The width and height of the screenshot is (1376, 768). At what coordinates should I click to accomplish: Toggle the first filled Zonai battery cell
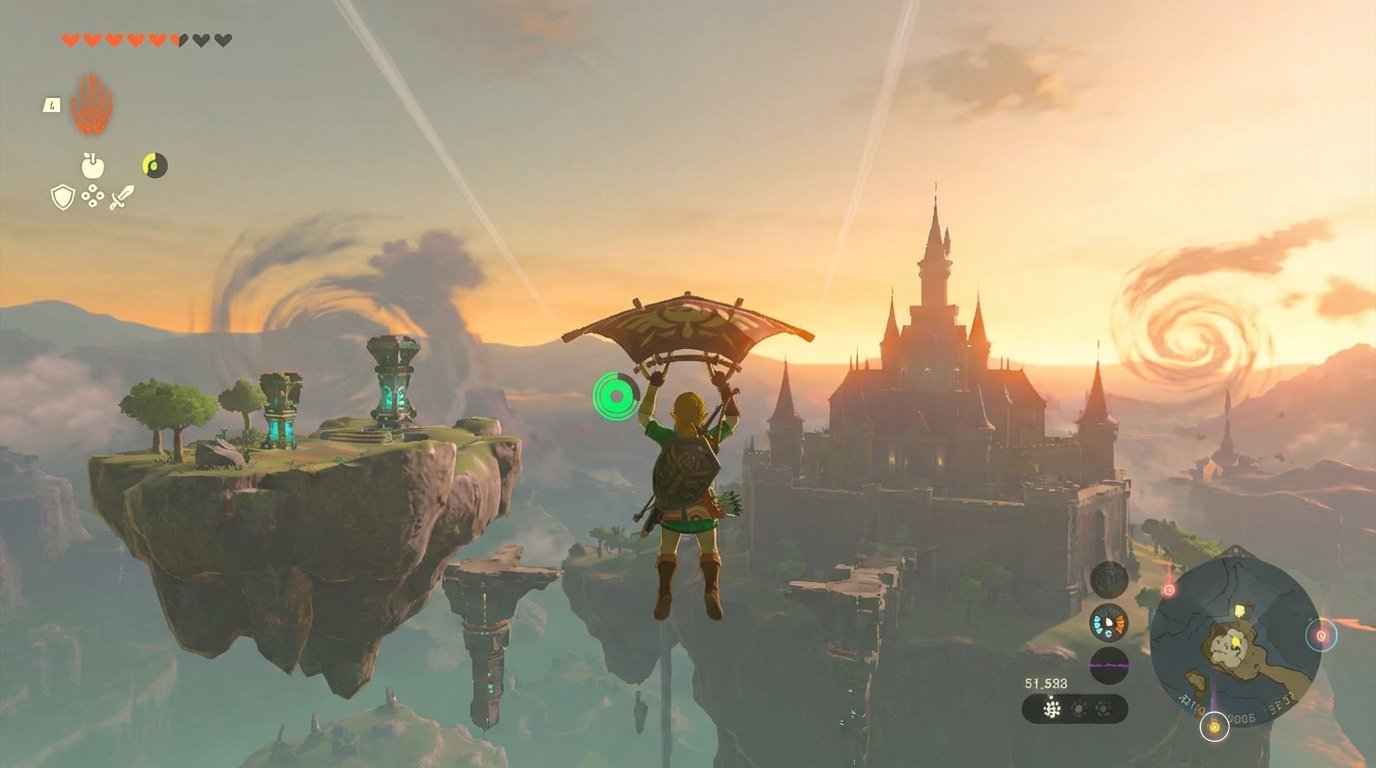click(1050, 708)
